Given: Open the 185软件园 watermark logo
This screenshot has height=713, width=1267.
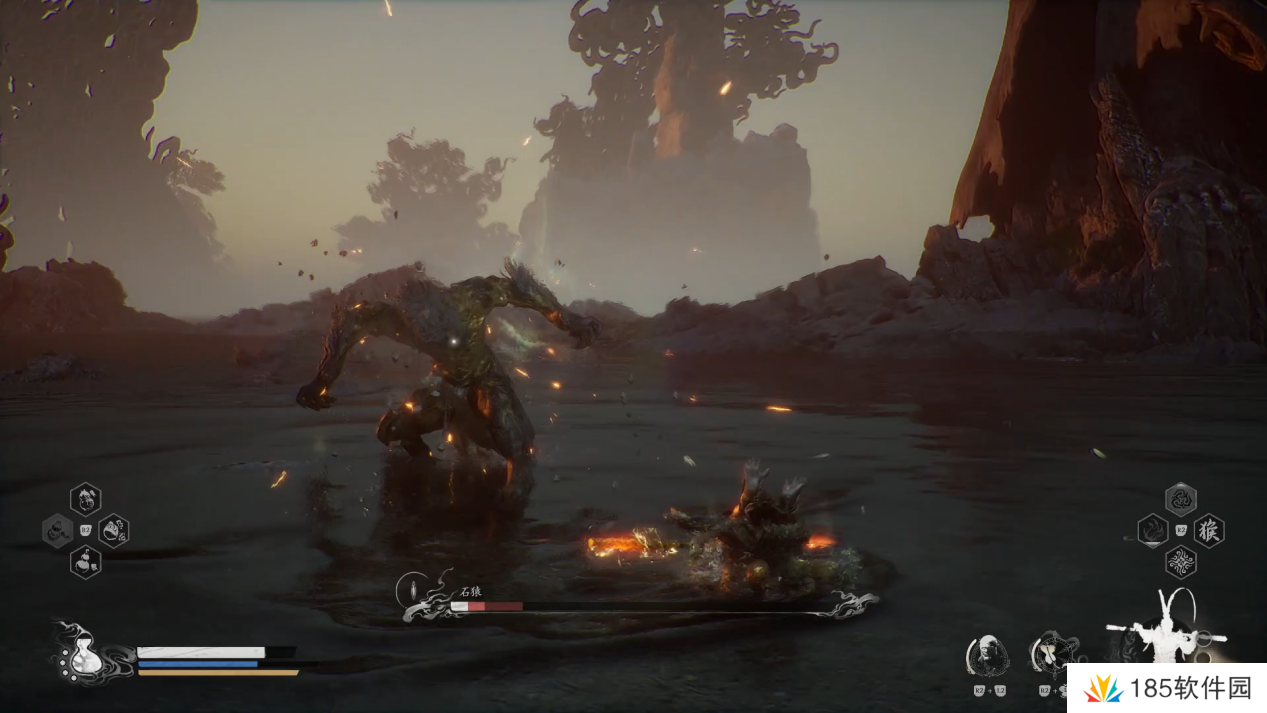Looking at the screenshot, I should 1165,688.
